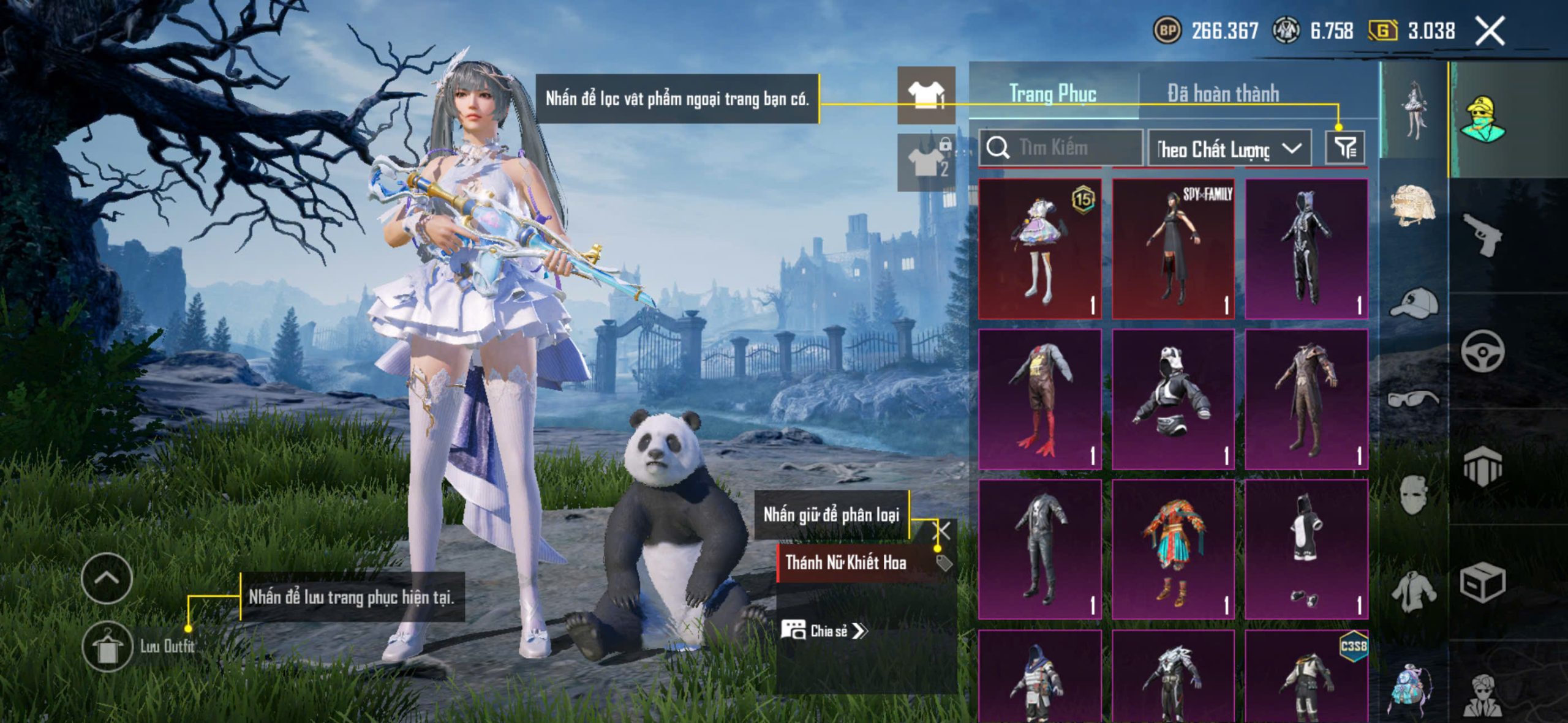This screenshot has height=723, width=1568.
Task: Open the pistol weapon skins category
Action: (x=1482, y=234)
